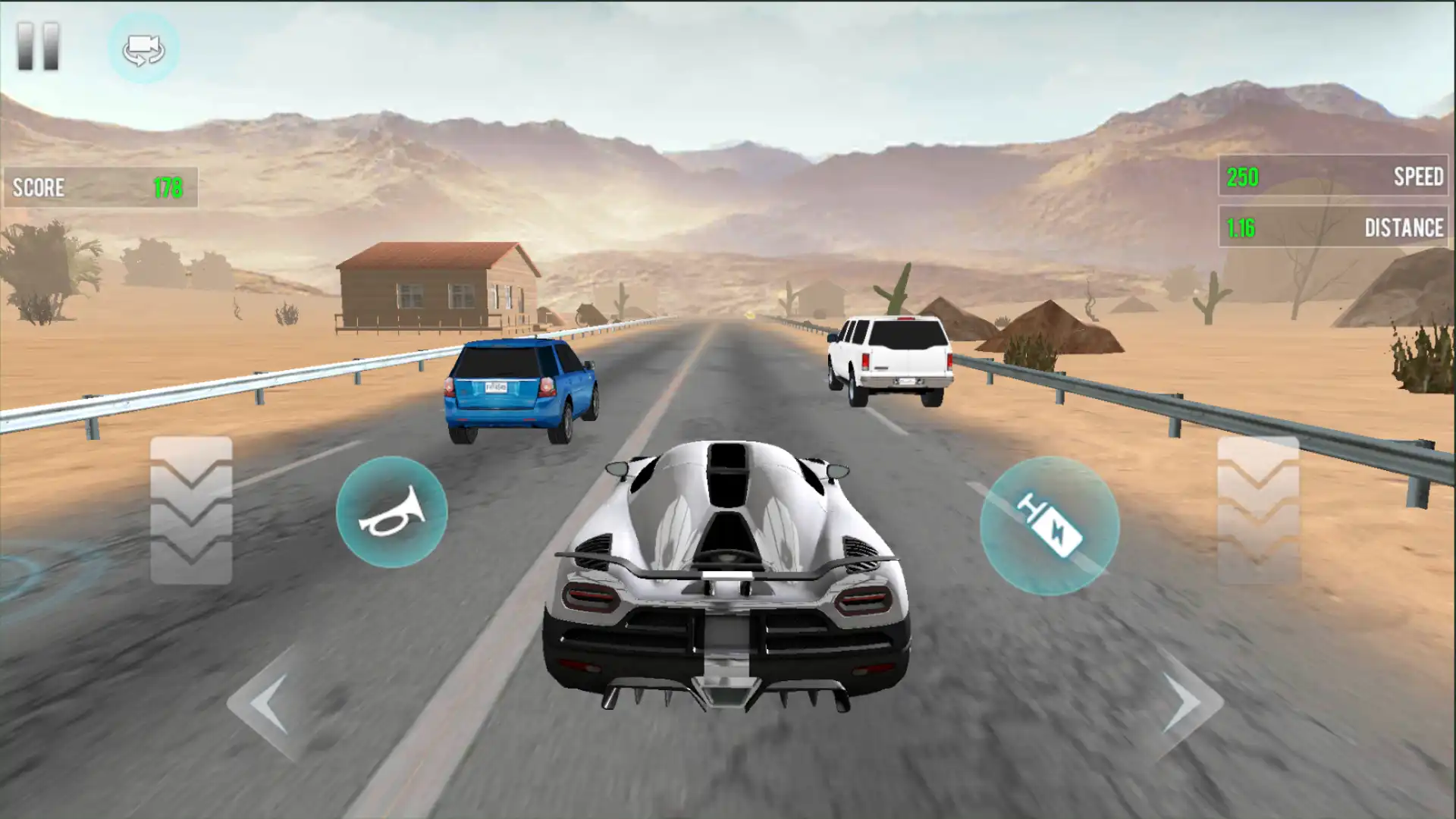
Task: Switch the camera view
Action: click(143, 49)
